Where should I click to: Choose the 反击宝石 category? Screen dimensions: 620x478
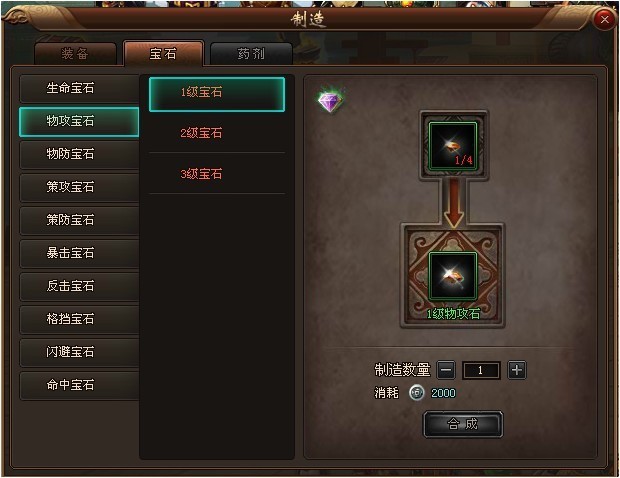pos(79,286)
